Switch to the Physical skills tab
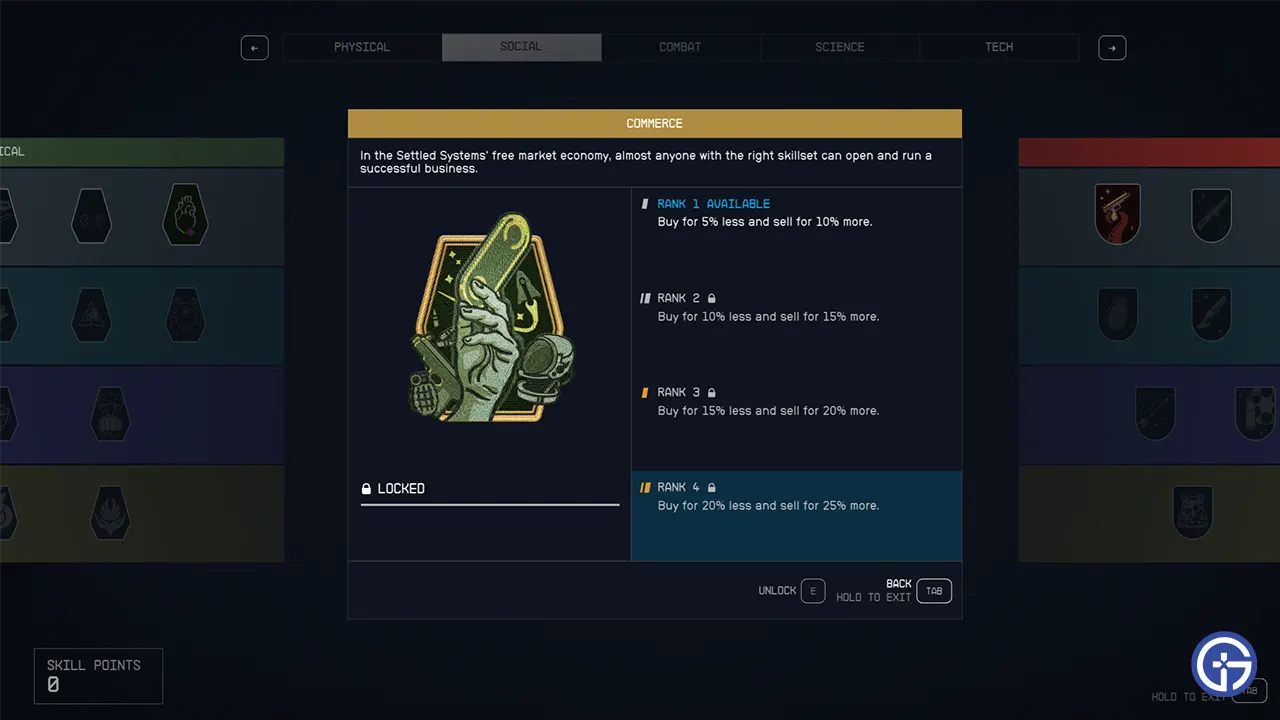This screenshot has width=1280, height=720. tap(362, 47)
